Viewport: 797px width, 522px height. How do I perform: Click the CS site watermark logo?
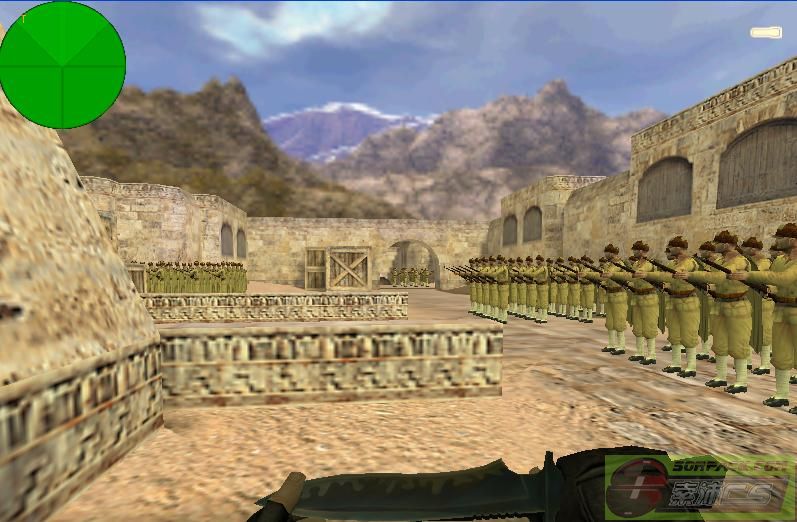point(700,487)
